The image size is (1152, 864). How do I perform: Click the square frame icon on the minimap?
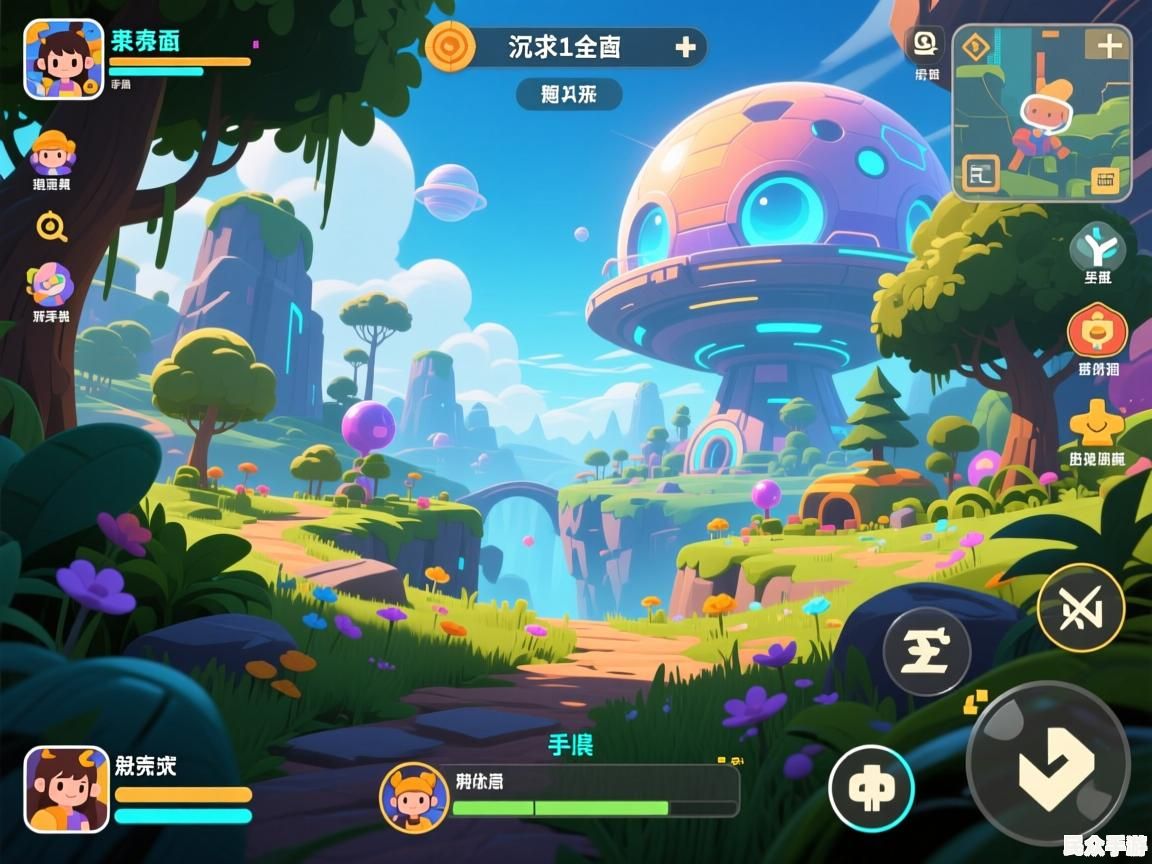click(980, 176)
